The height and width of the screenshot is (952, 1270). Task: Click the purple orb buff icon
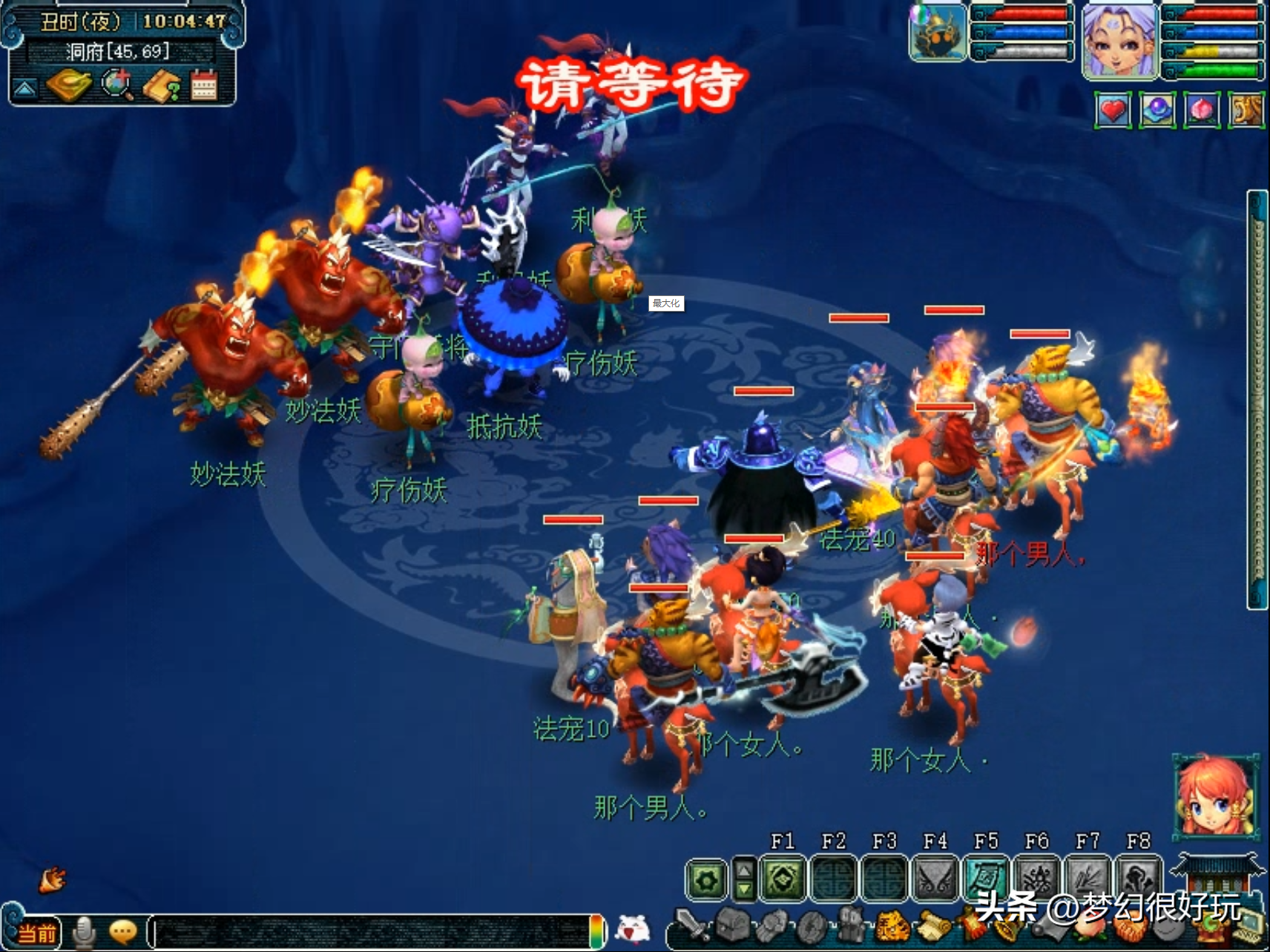[1157, 111]
